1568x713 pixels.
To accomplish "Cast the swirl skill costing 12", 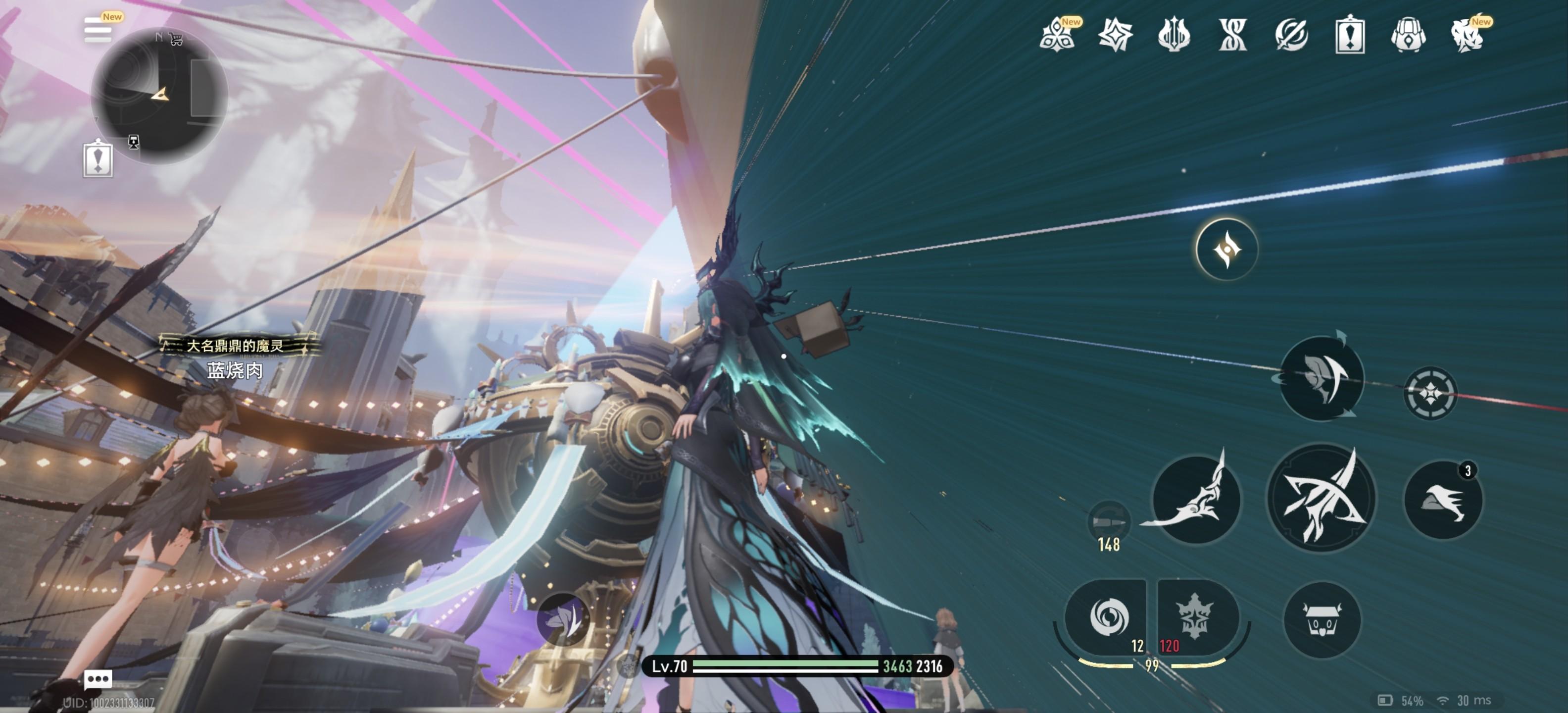I will click(x=1108, y=617).
